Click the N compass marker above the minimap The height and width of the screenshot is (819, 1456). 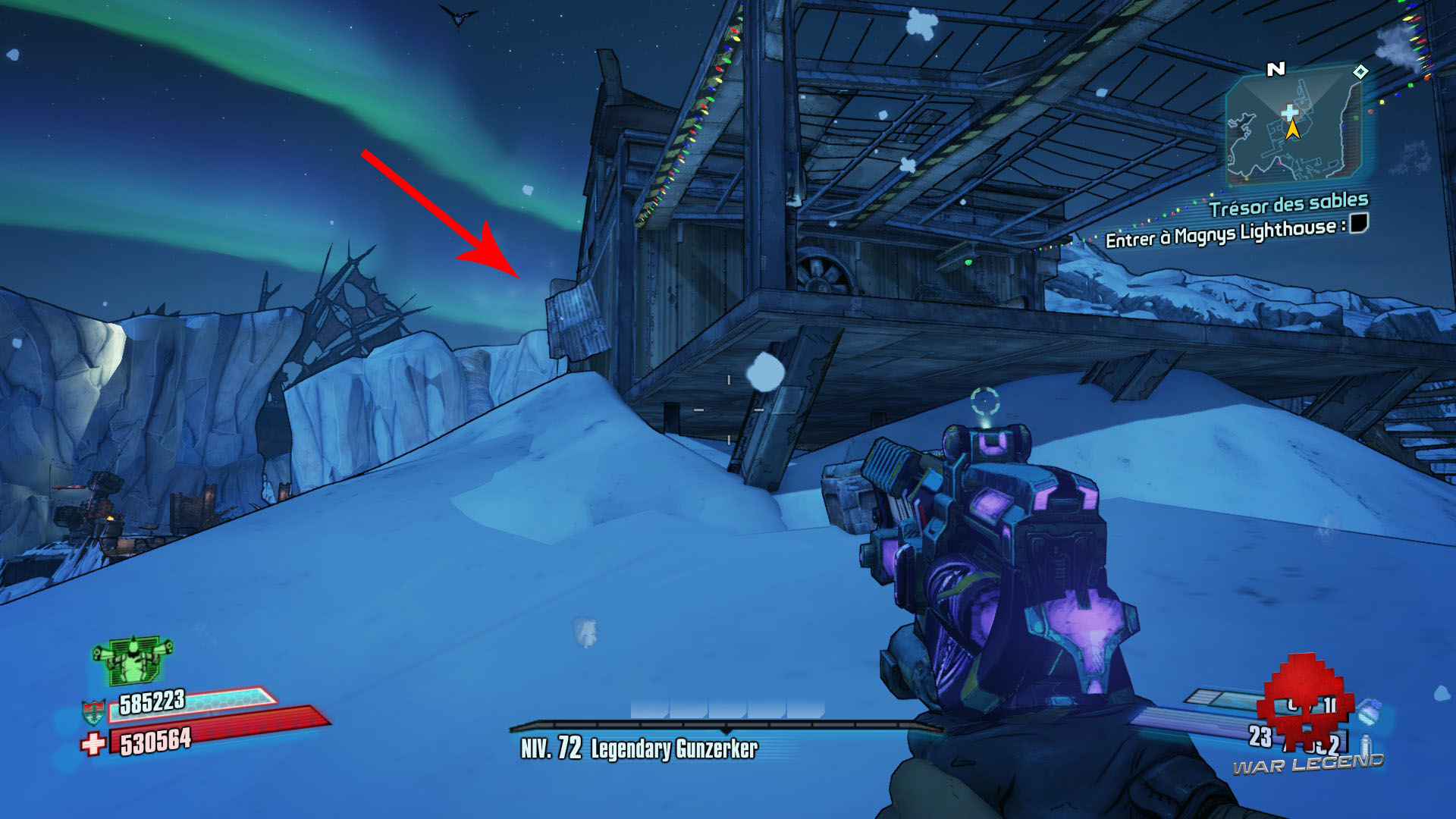click(1276, 69)
